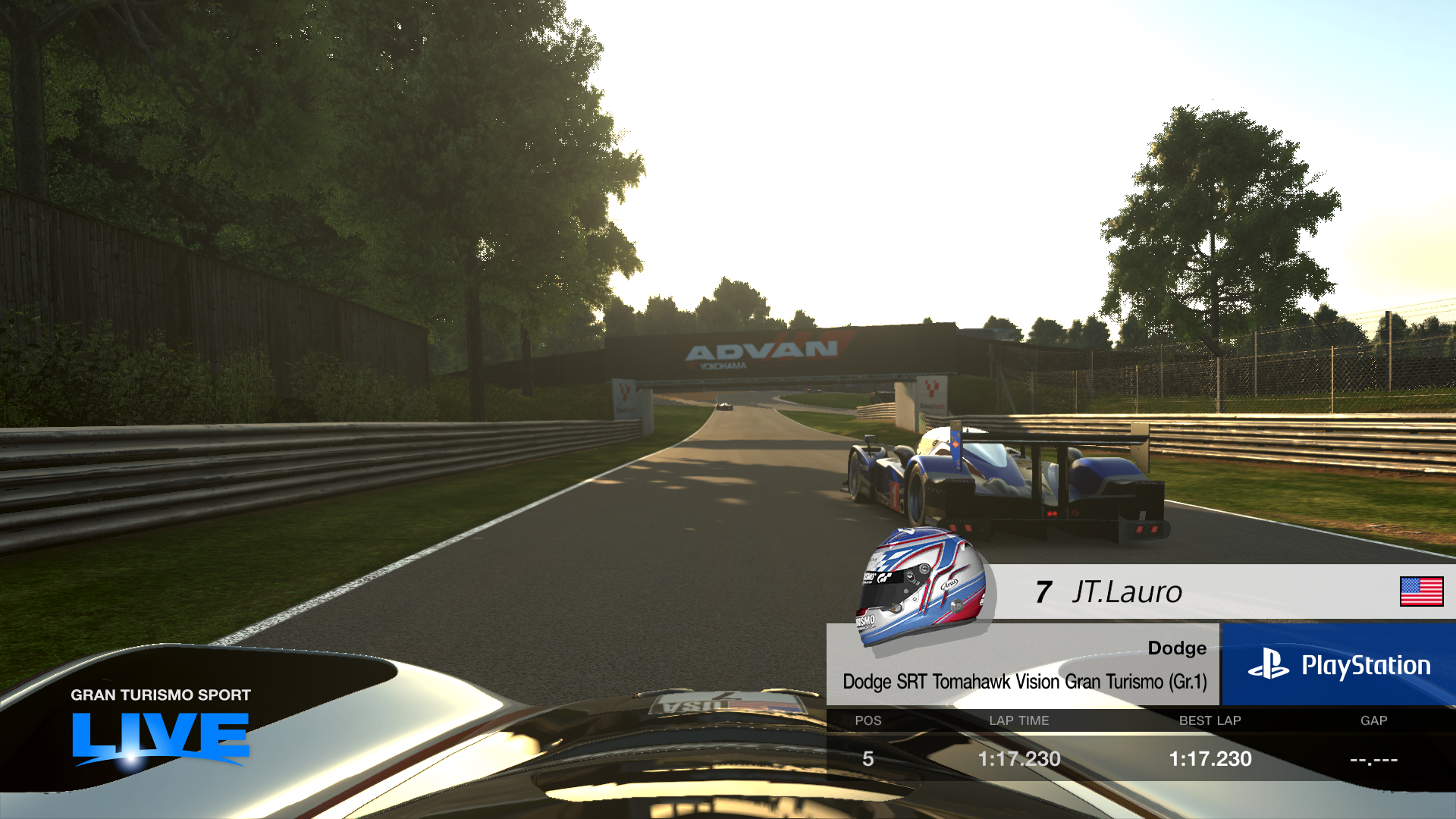Click the PlayStation logo
The height and width of the screenshot is (819, 1456).
(x=1340, y=666)
